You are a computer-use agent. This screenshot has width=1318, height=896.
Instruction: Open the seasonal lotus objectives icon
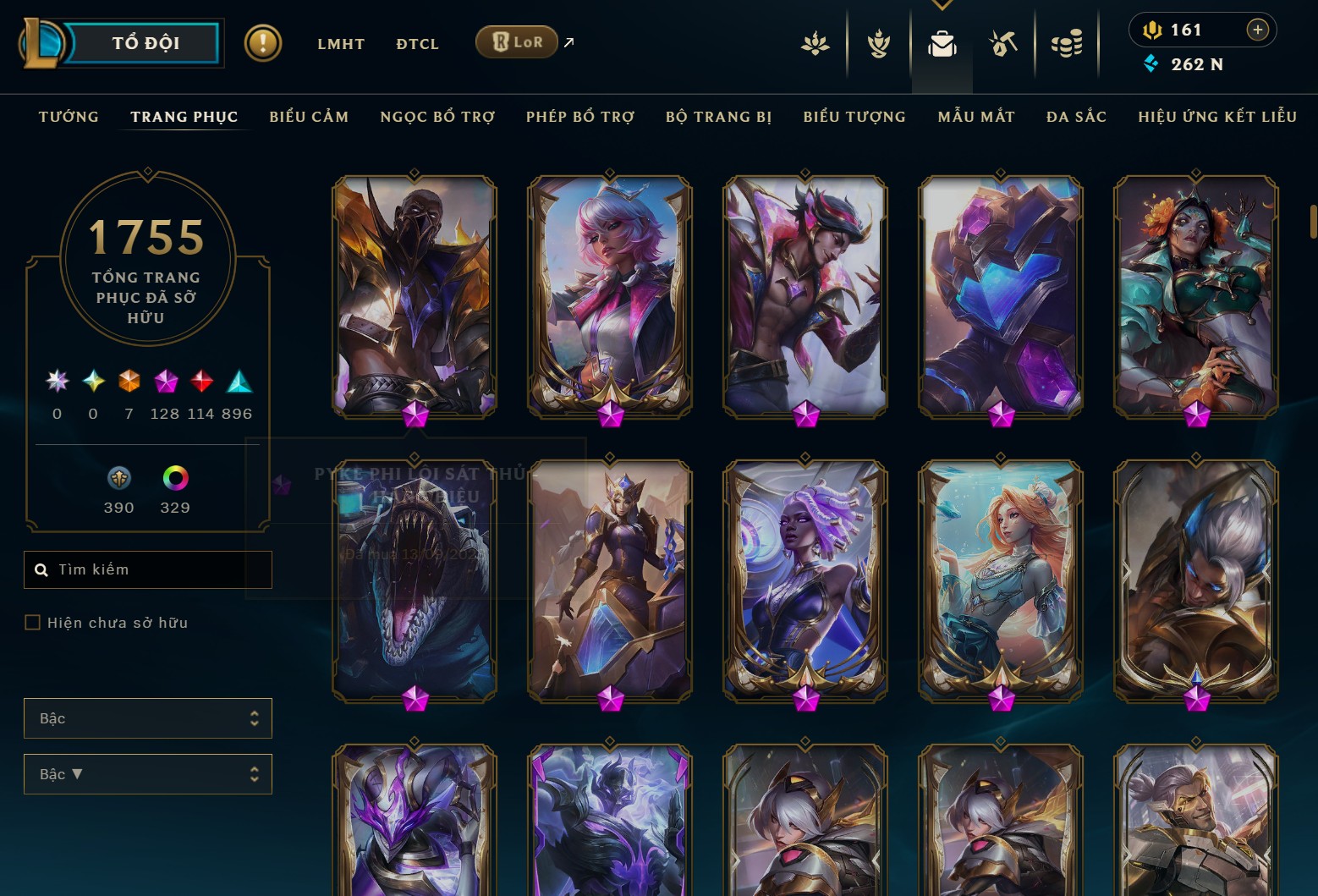815,46
